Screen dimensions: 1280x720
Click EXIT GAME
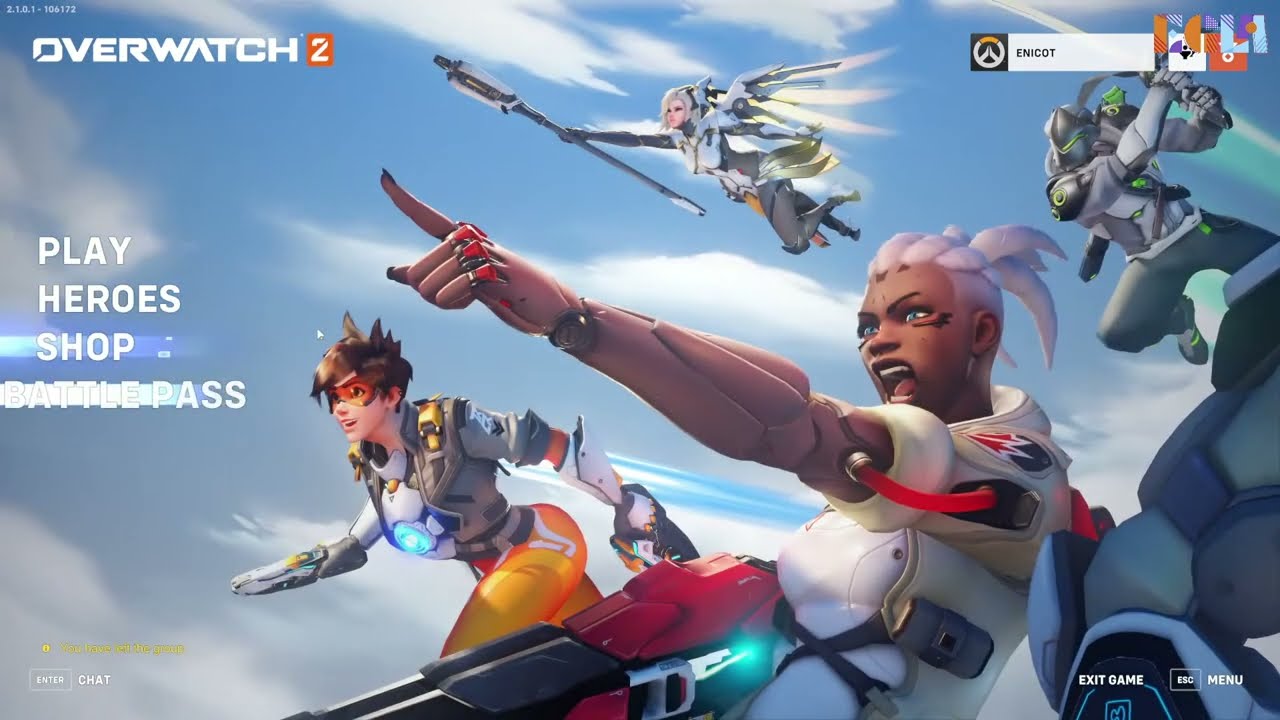pyautogui.click(x=1110, y=680)
